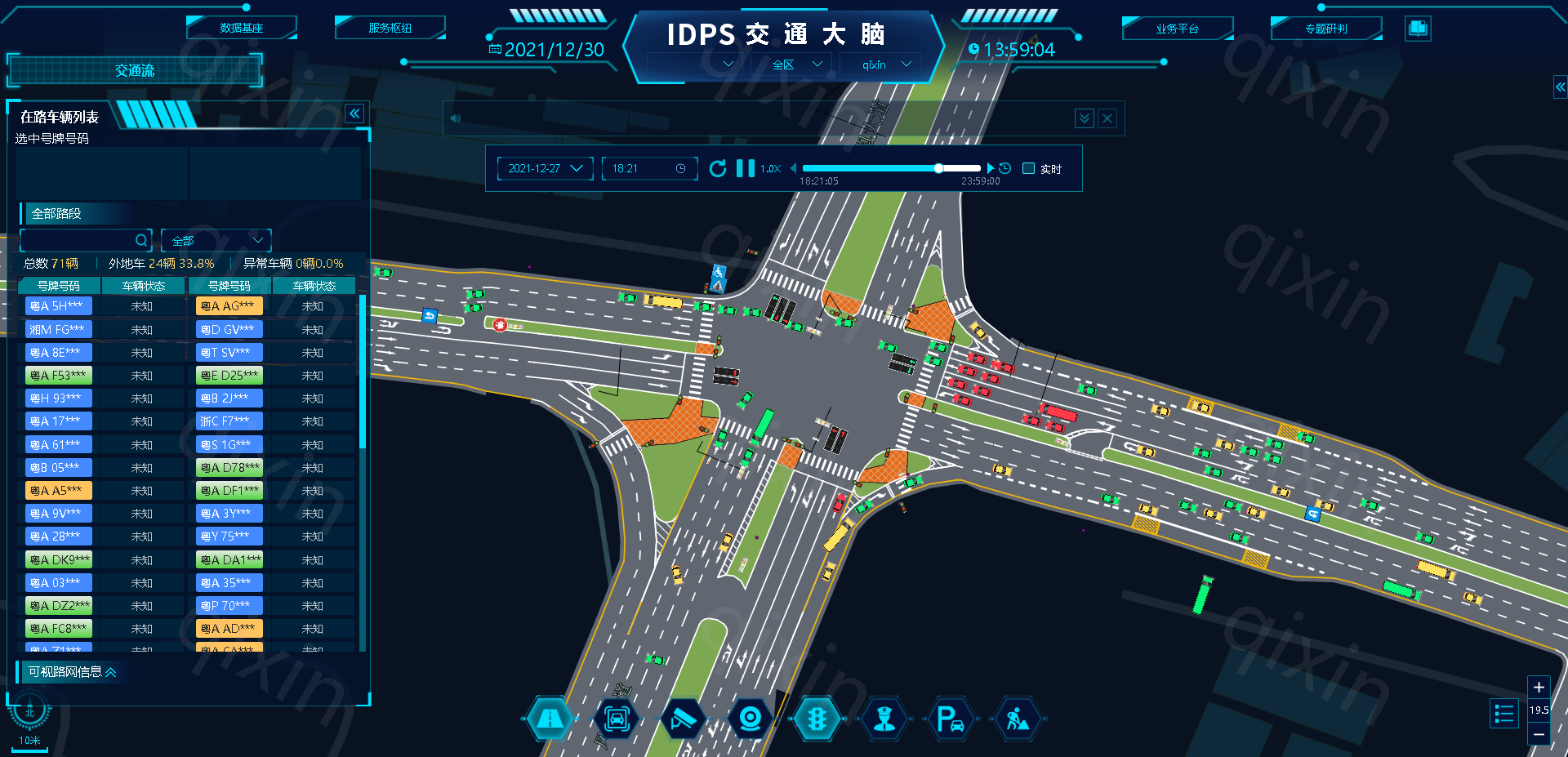Viewport: 1568px width, 757px height.
Task: Select the 粤A 5H*** plate row
Action: [x=59, y=306]
